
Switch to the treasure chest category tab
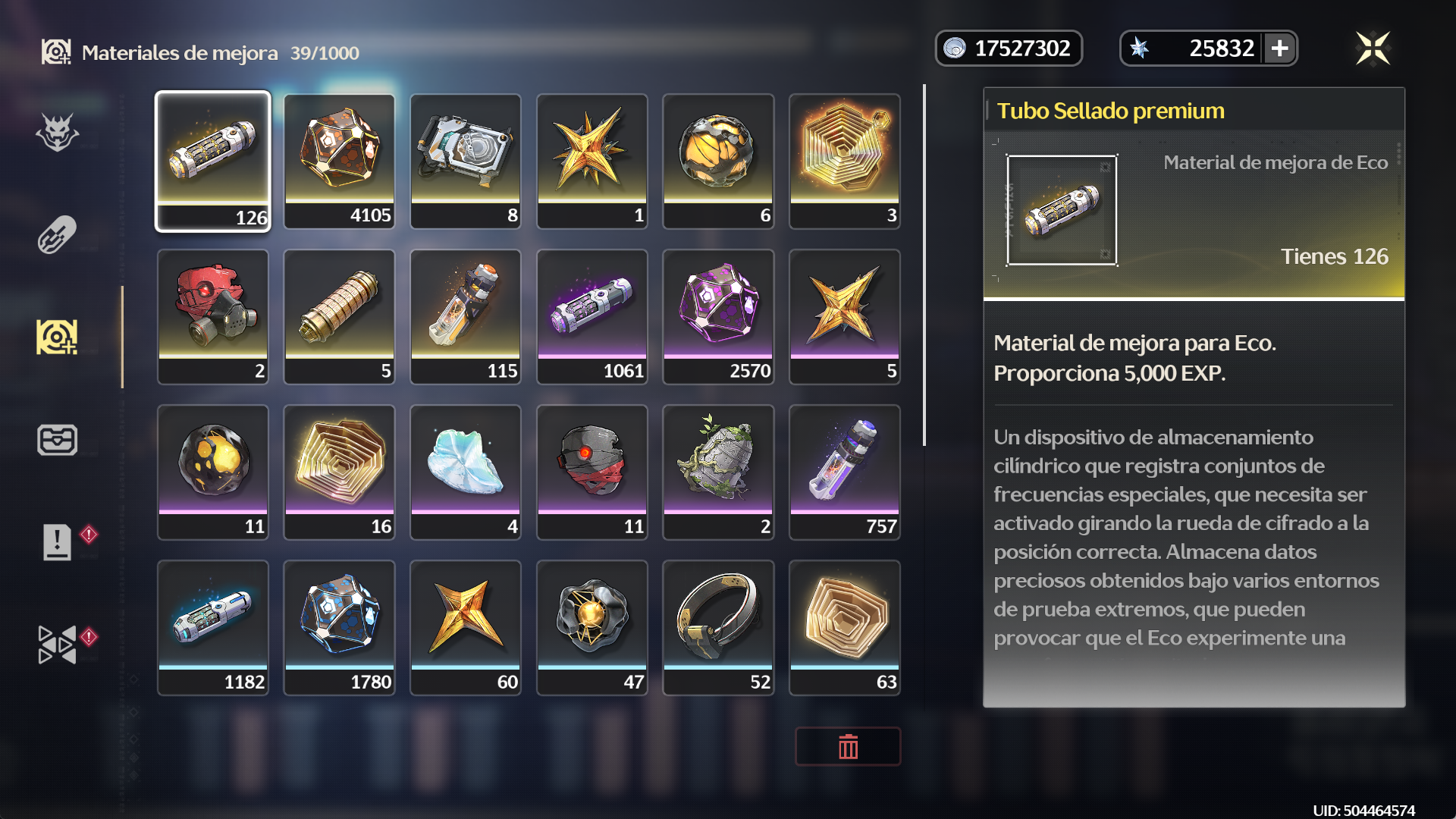57,440
